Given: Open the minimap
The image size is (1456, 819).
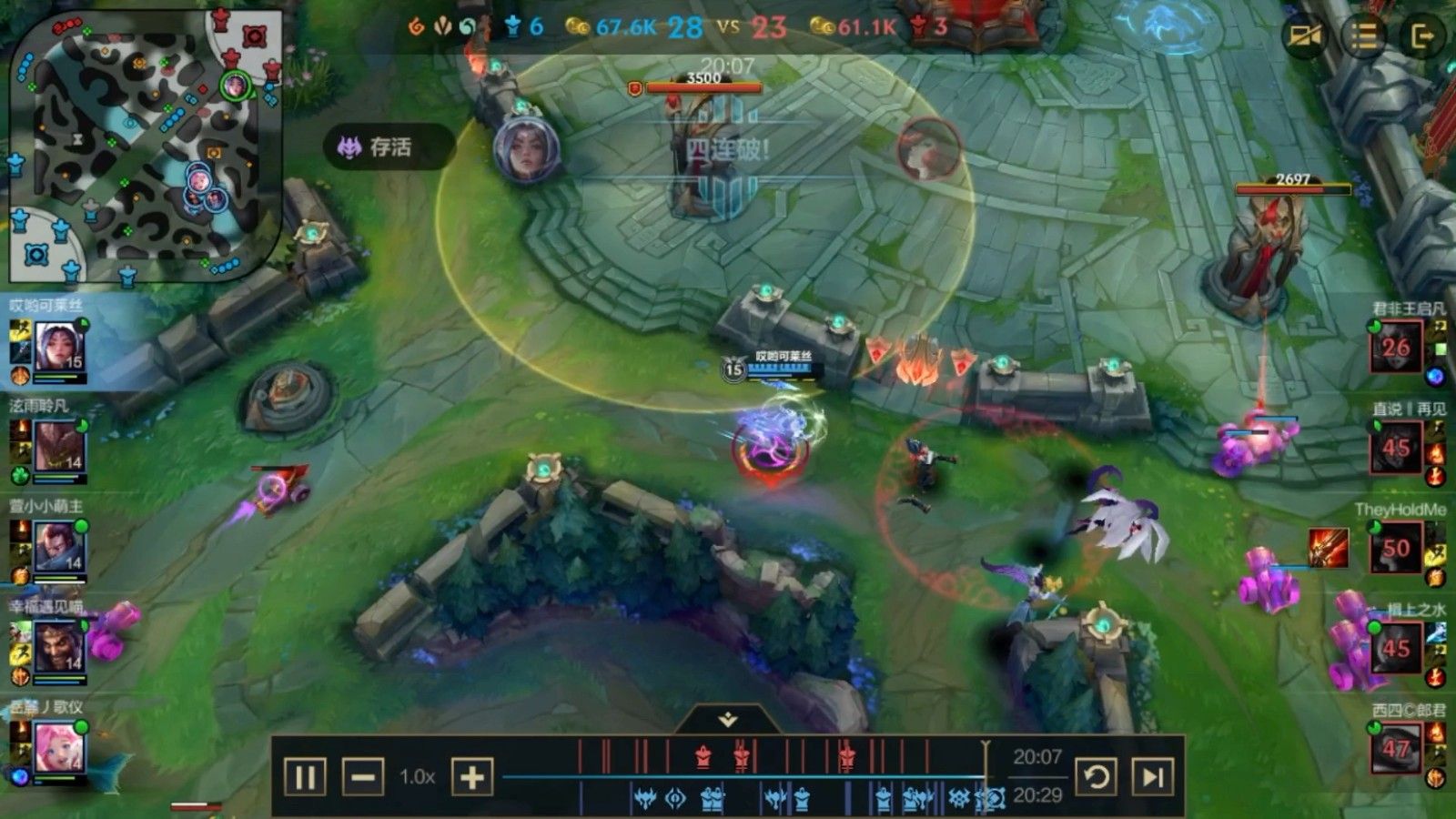Looking at the screenshot, I should (x=146, y=146).
